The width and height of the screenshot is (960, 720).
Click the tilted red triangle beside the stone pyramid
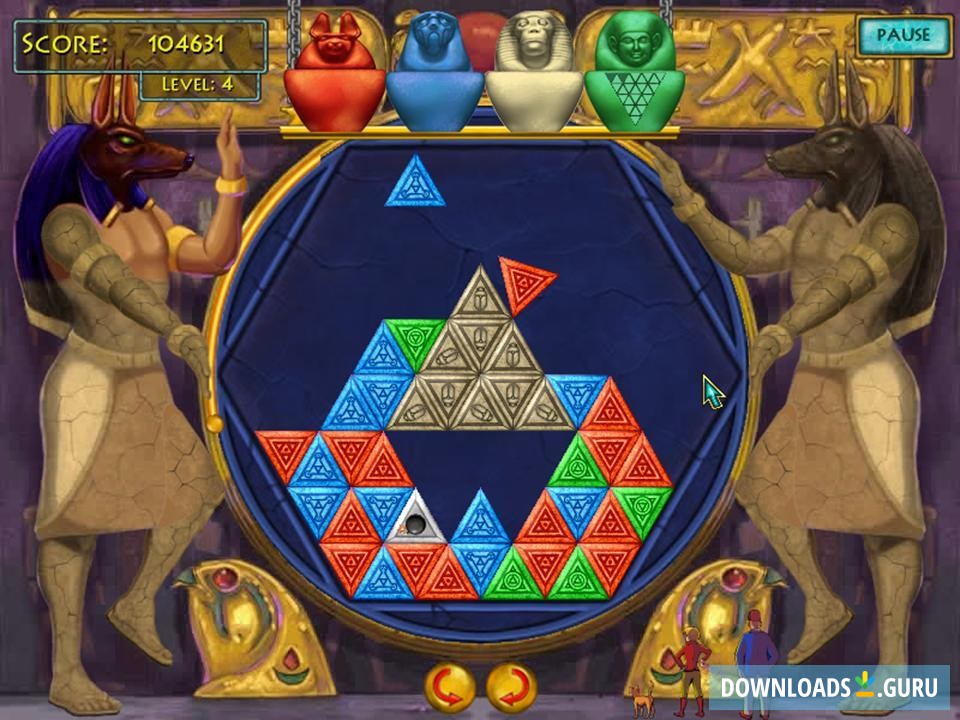[524, 281]
